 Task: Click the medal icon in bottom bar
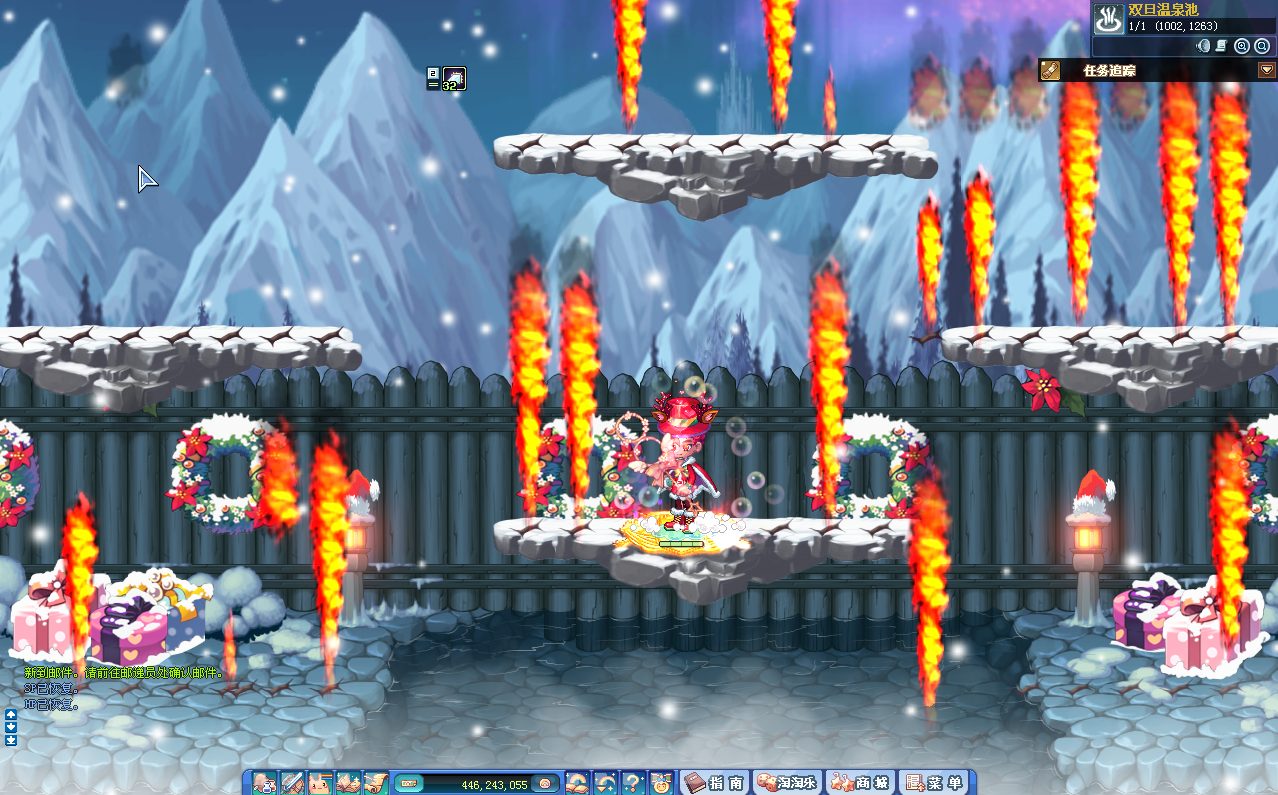pyautogui.click(x=660, y=783)
